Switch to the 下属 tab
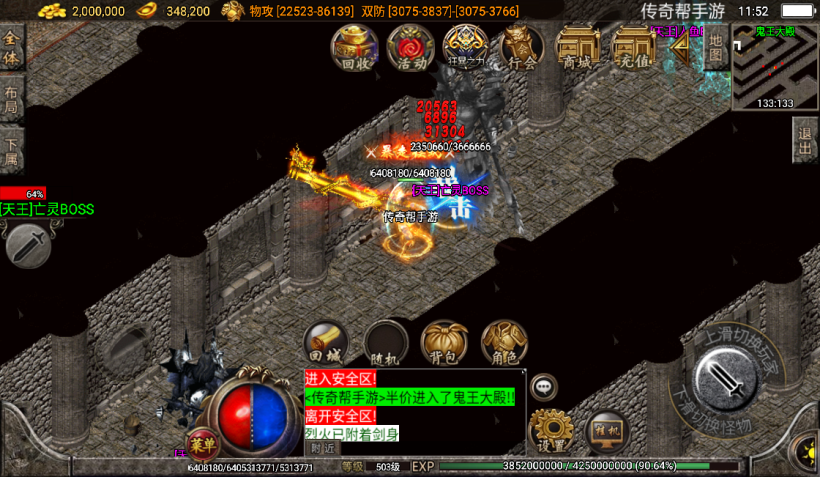This screenshot has height=477, width=820. tap(12, 150)
